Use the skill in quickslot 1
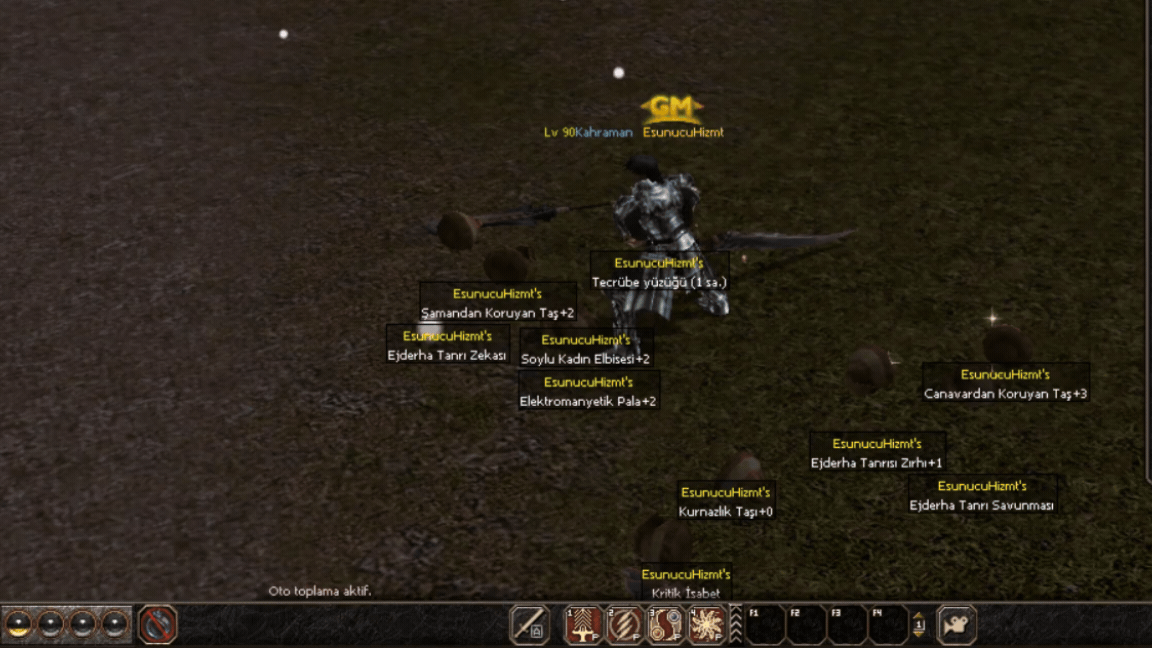This screenshot has height=648, width=1152. pyautogui.click(x=584, y=625)
